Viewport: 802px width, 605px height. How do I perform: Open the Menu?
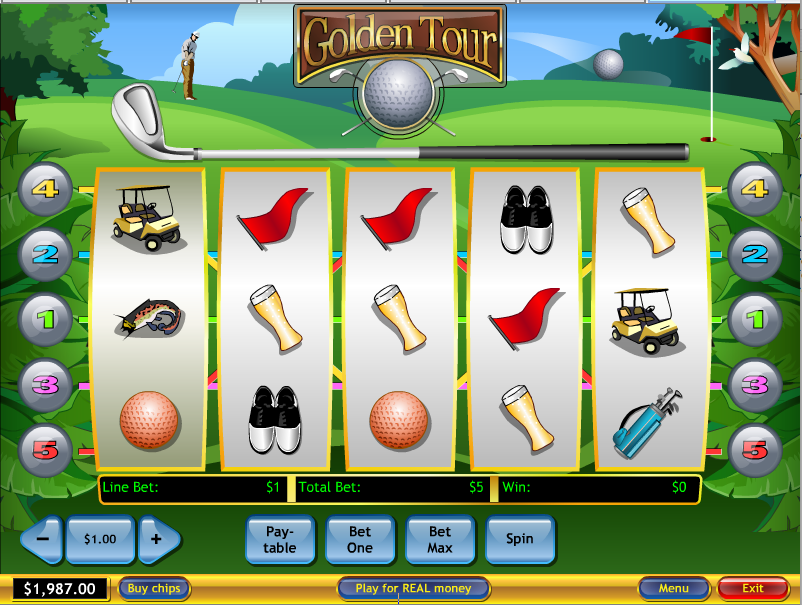click(673, 589)
